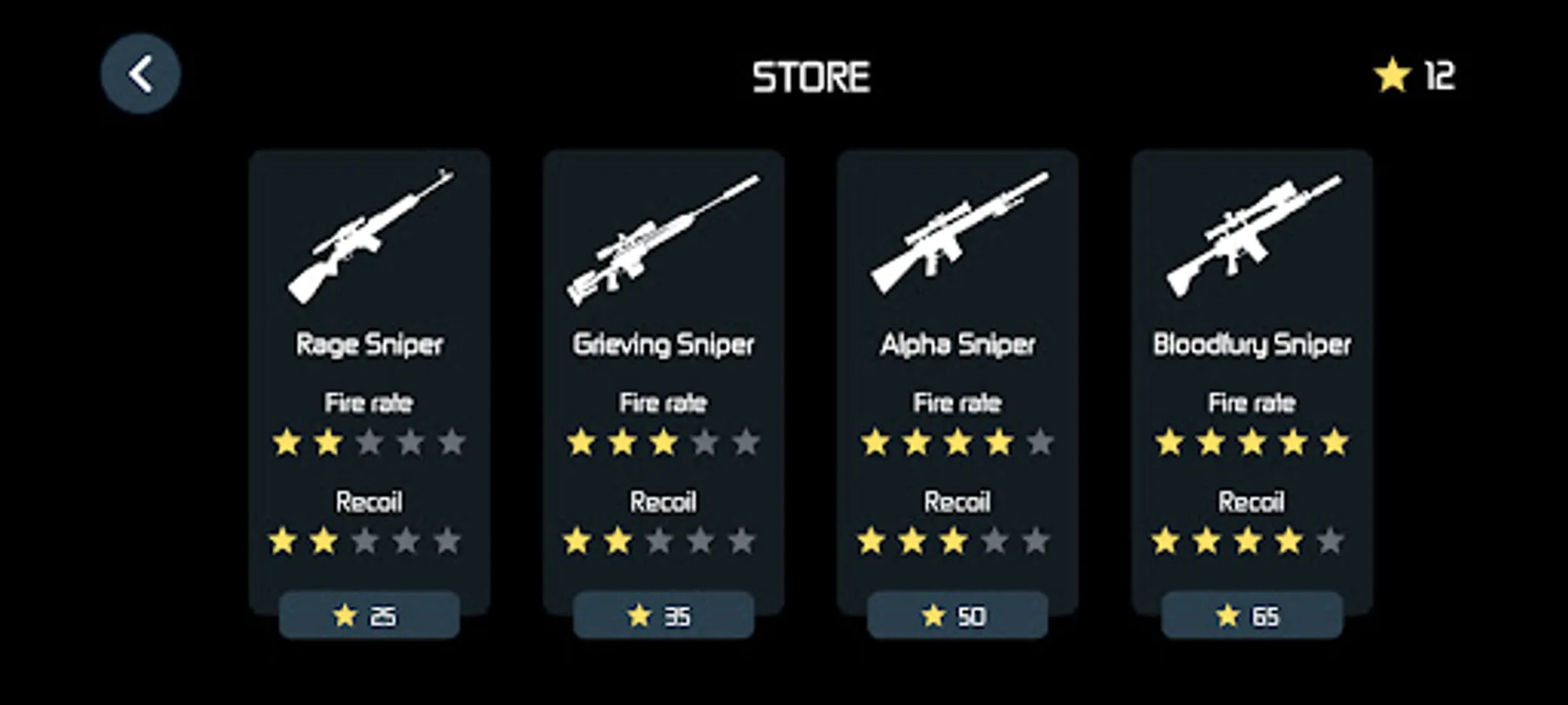Buy the Rage Sniper for 25 stars
Screen dimensions: 1568x705
[x=369, y=616]
